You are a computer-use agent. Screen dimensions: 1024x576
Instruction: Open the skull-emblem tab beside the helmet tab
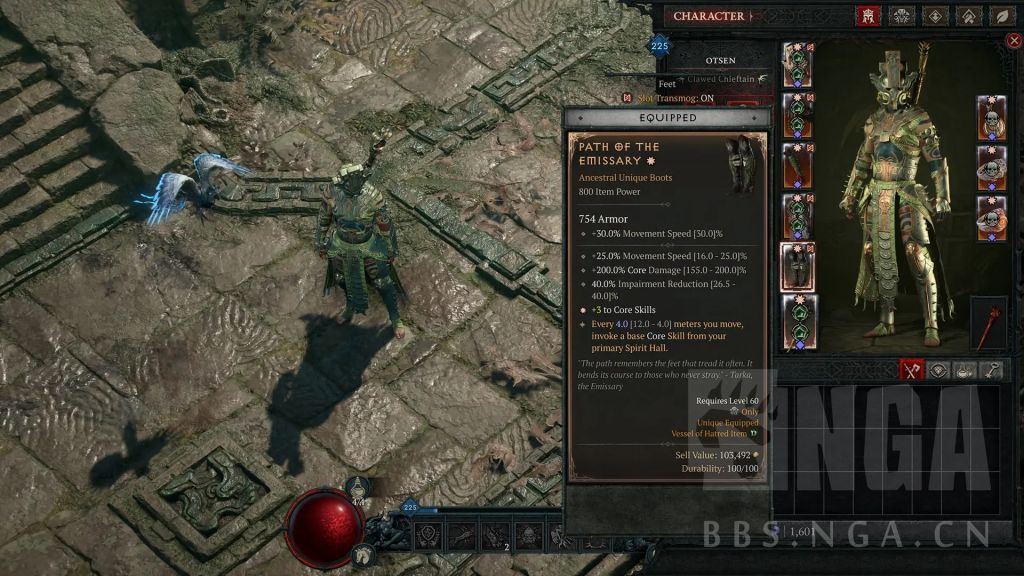[x=901, y=16]
